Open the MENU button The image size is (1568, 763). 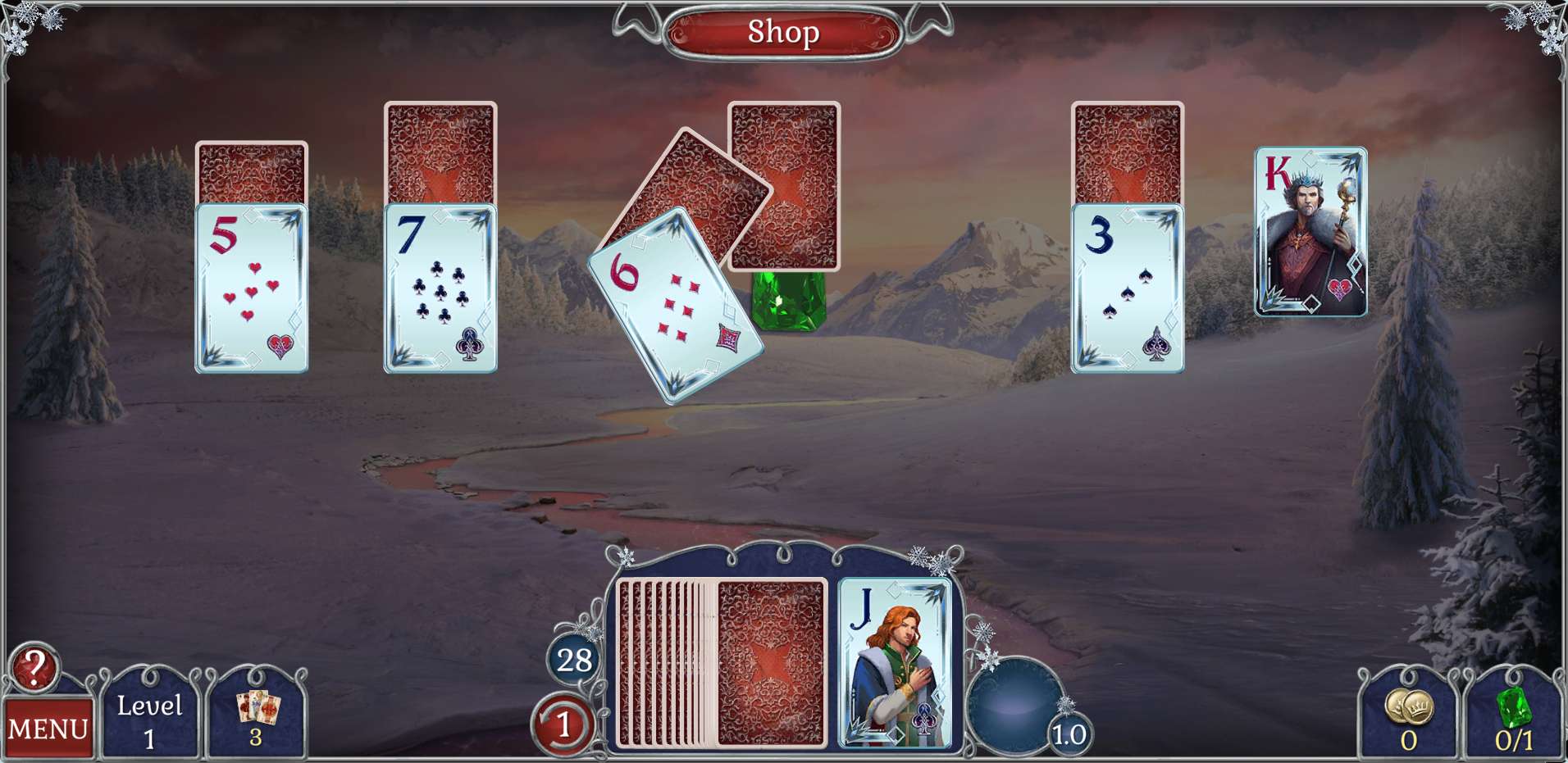pos(48,728)
